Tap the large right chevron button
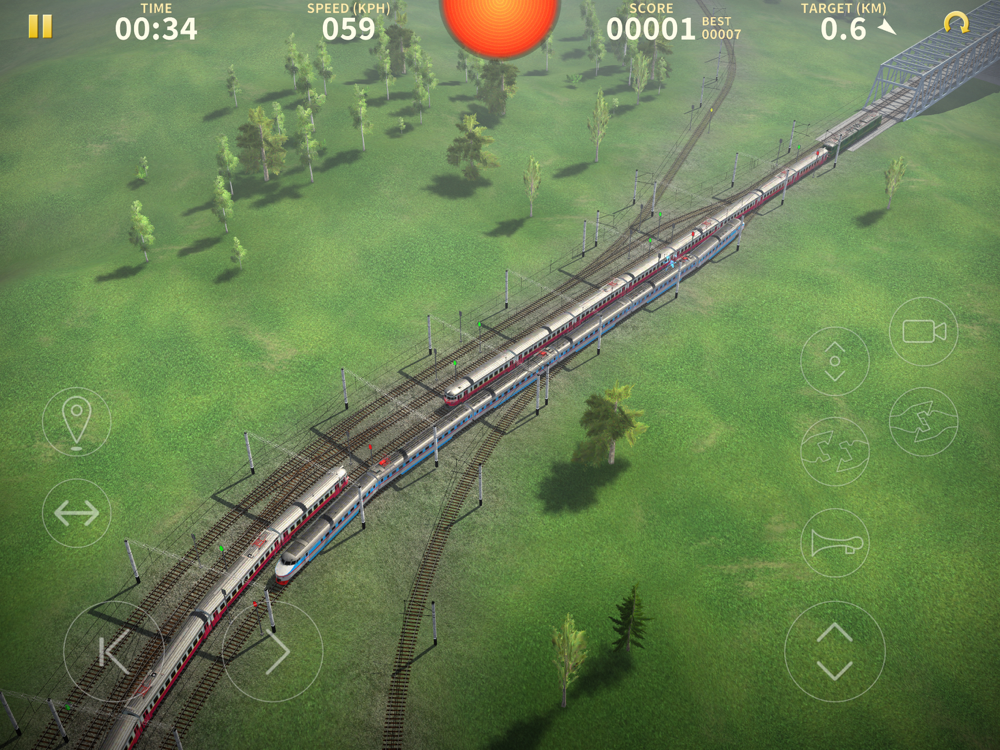This screenshot has width=1000, height=750. click(272, 651)
